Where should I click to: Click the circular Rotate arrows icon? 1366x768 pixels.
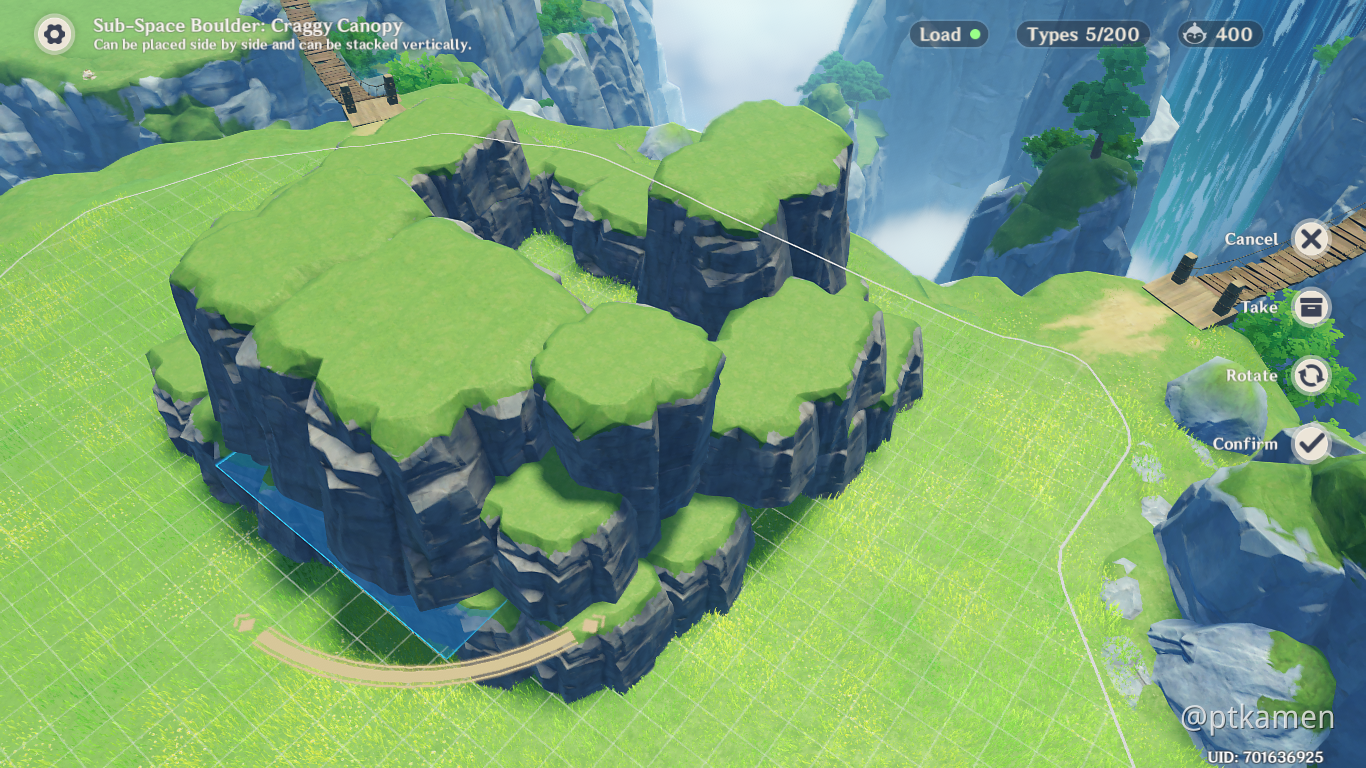(1310, 375)
